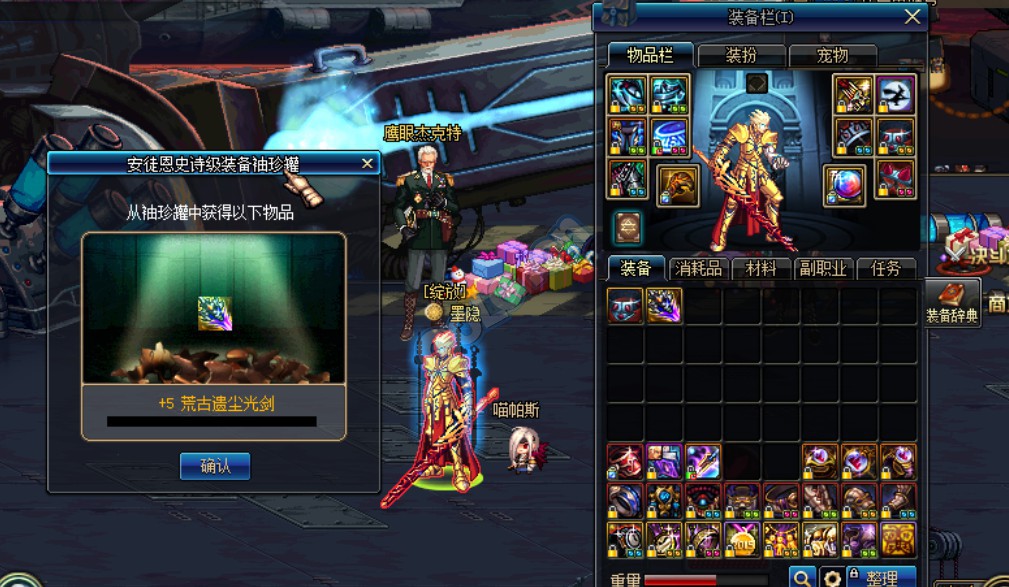Click the witch-on-broom moon equipment slot
1009x587 pixels.
[895, 95]
